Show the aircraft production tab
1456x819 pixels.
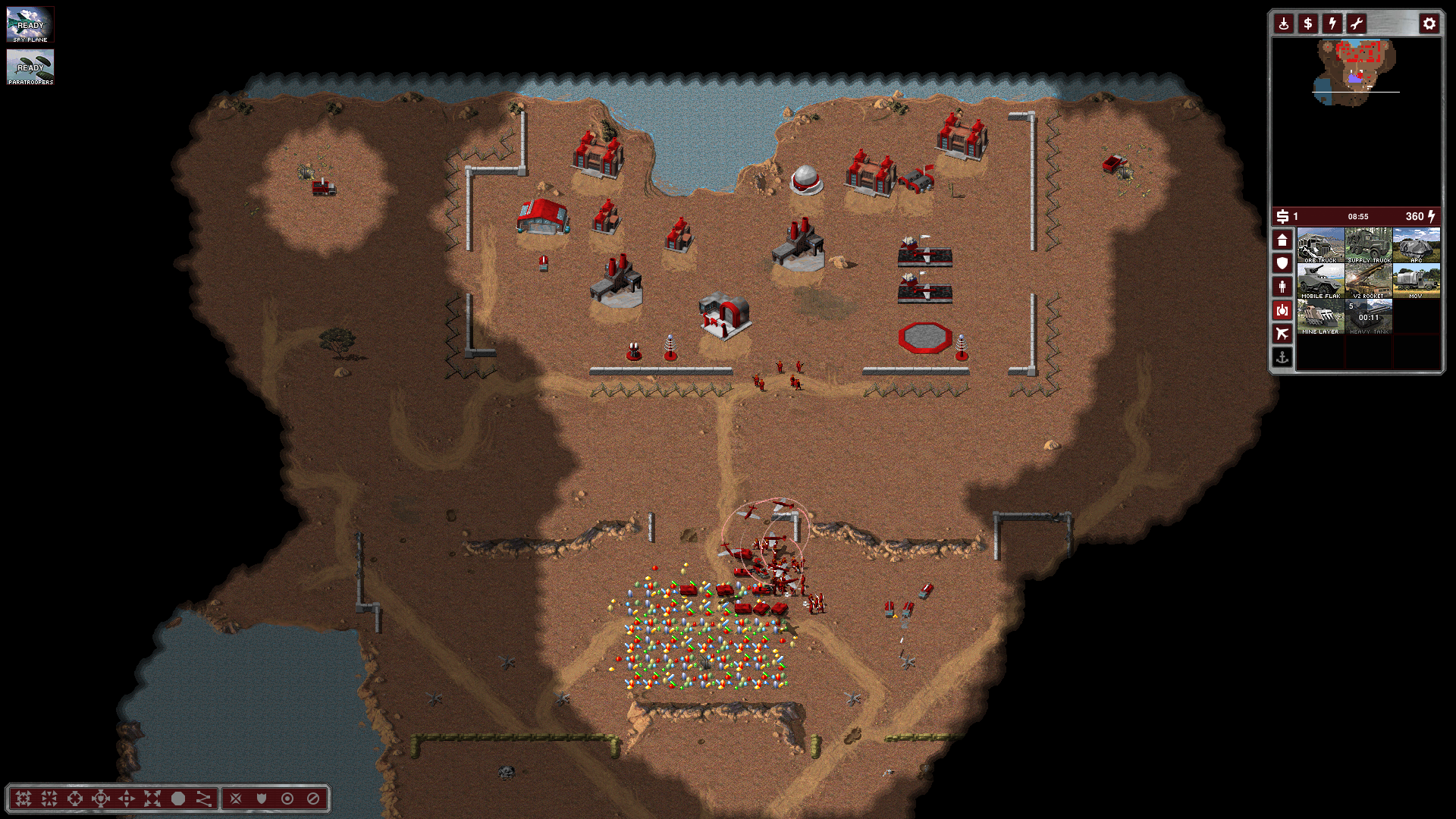tap(1282, 334)
